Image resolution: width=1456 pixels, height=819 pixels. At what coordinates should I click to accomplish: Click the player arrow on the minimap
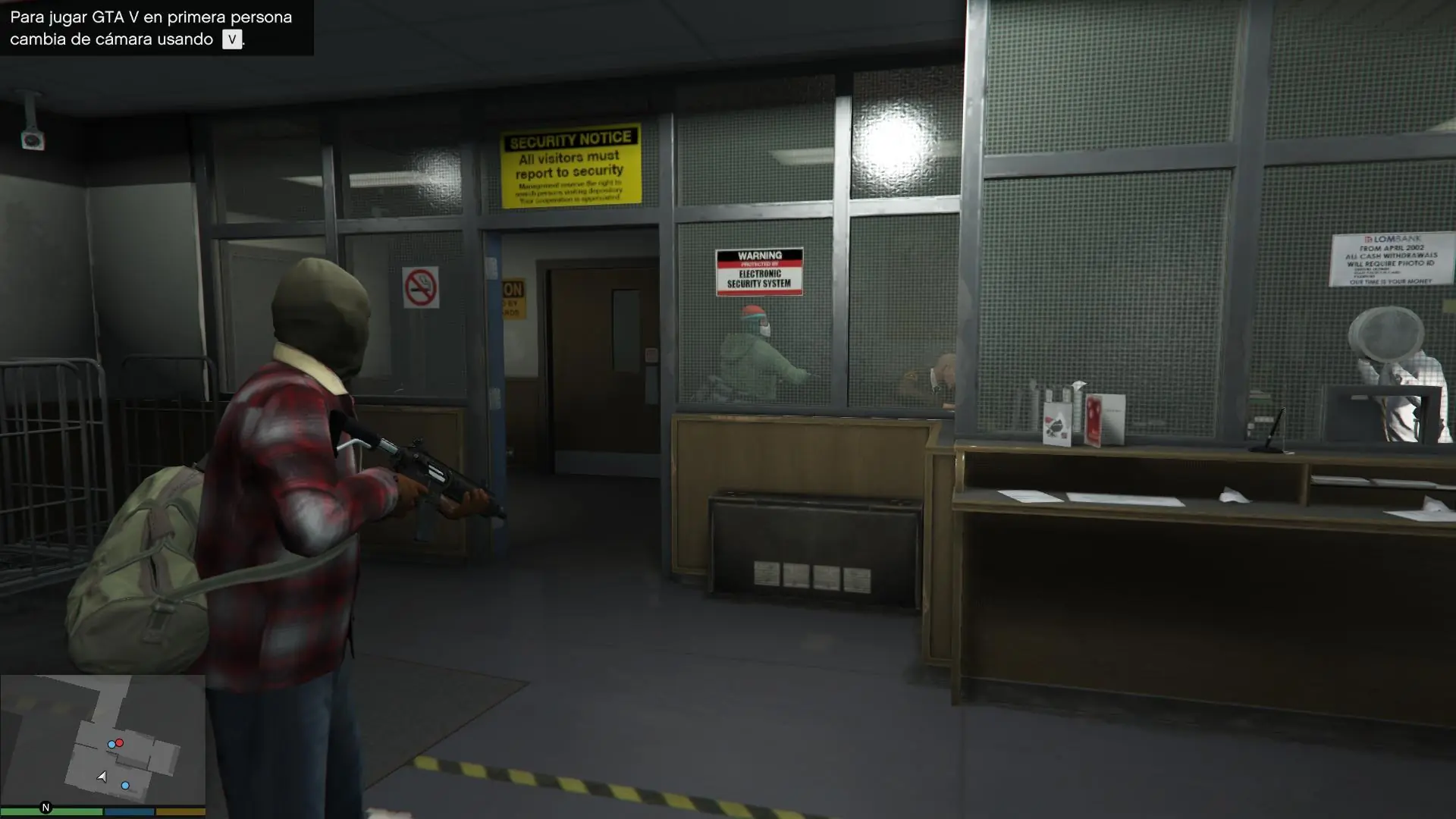[102, 776]
